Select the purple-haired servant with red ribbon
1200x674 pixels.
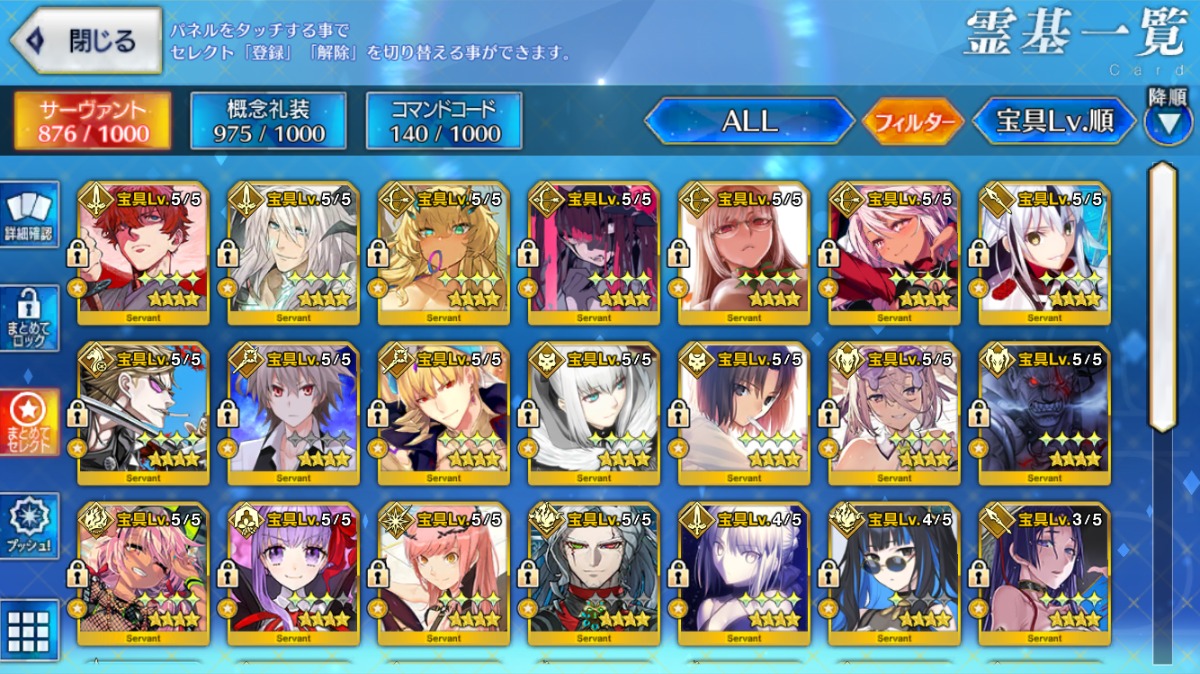pos(293,574)
